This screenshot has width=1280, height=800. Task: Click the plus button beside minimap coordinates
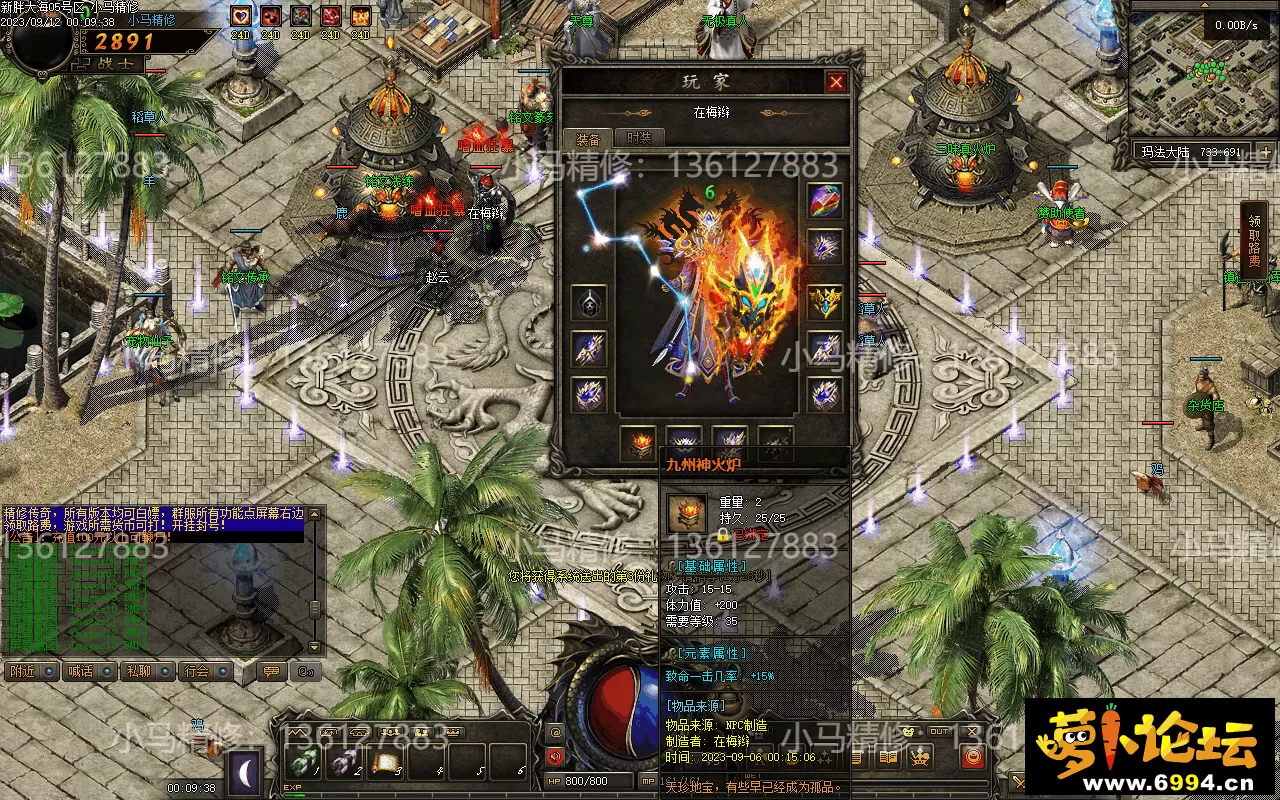[x=1265, y=153]
